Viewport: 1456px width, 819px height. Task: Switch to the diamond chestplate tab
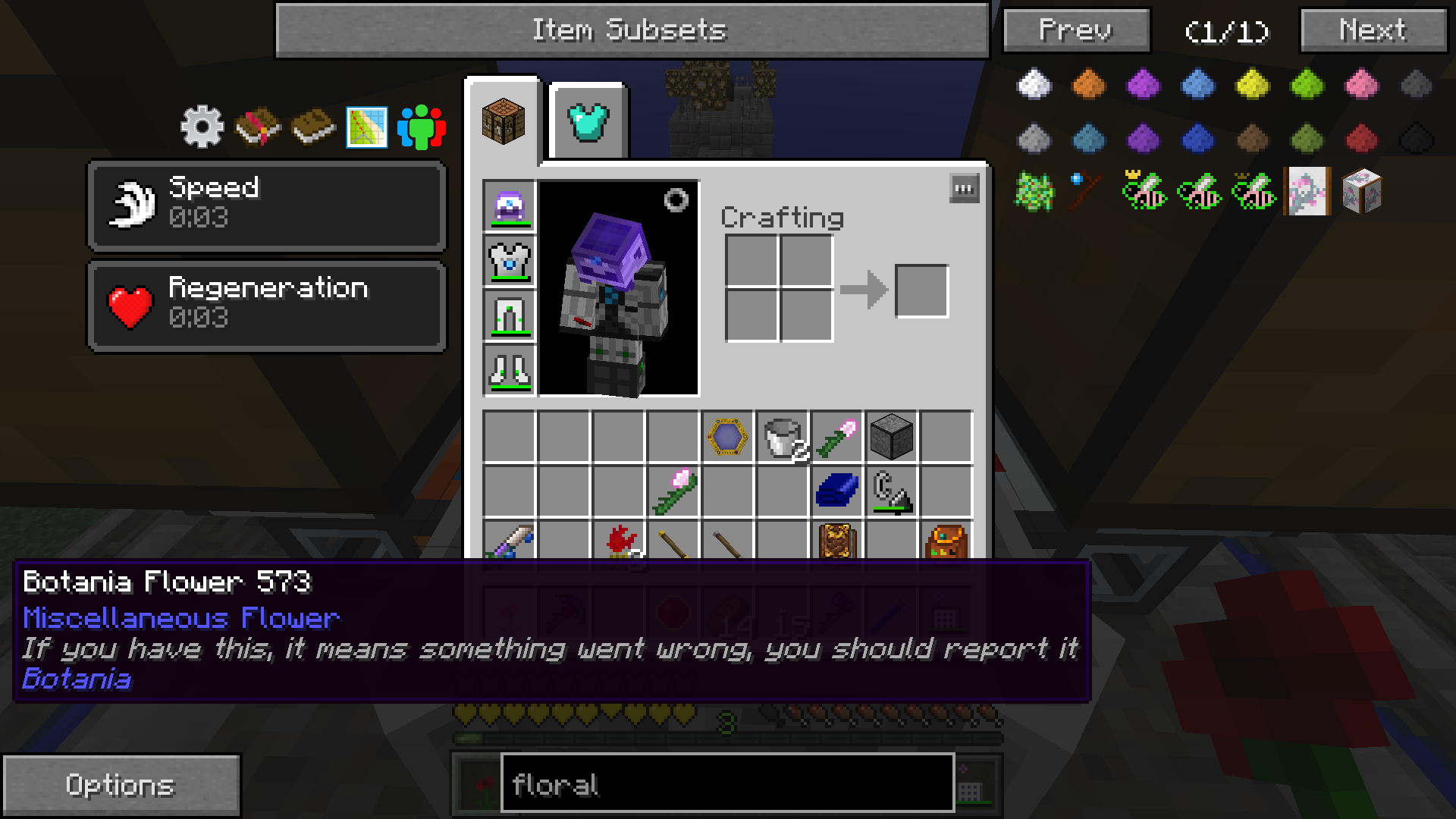click(588, 123)
